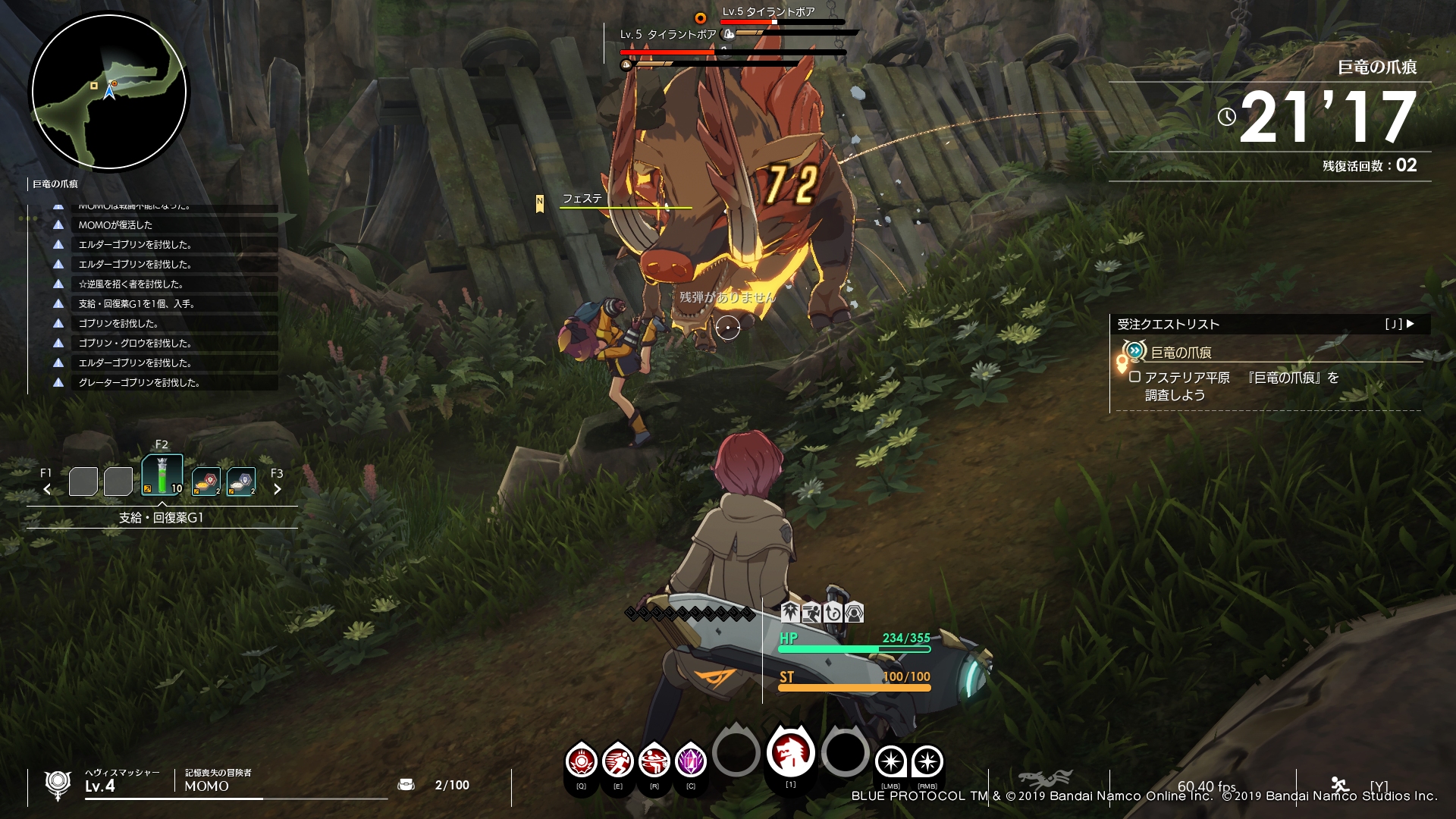1456x819 pixels.
Task: Cycle item bar with the right arrow
Action: [x=278, y=489]
